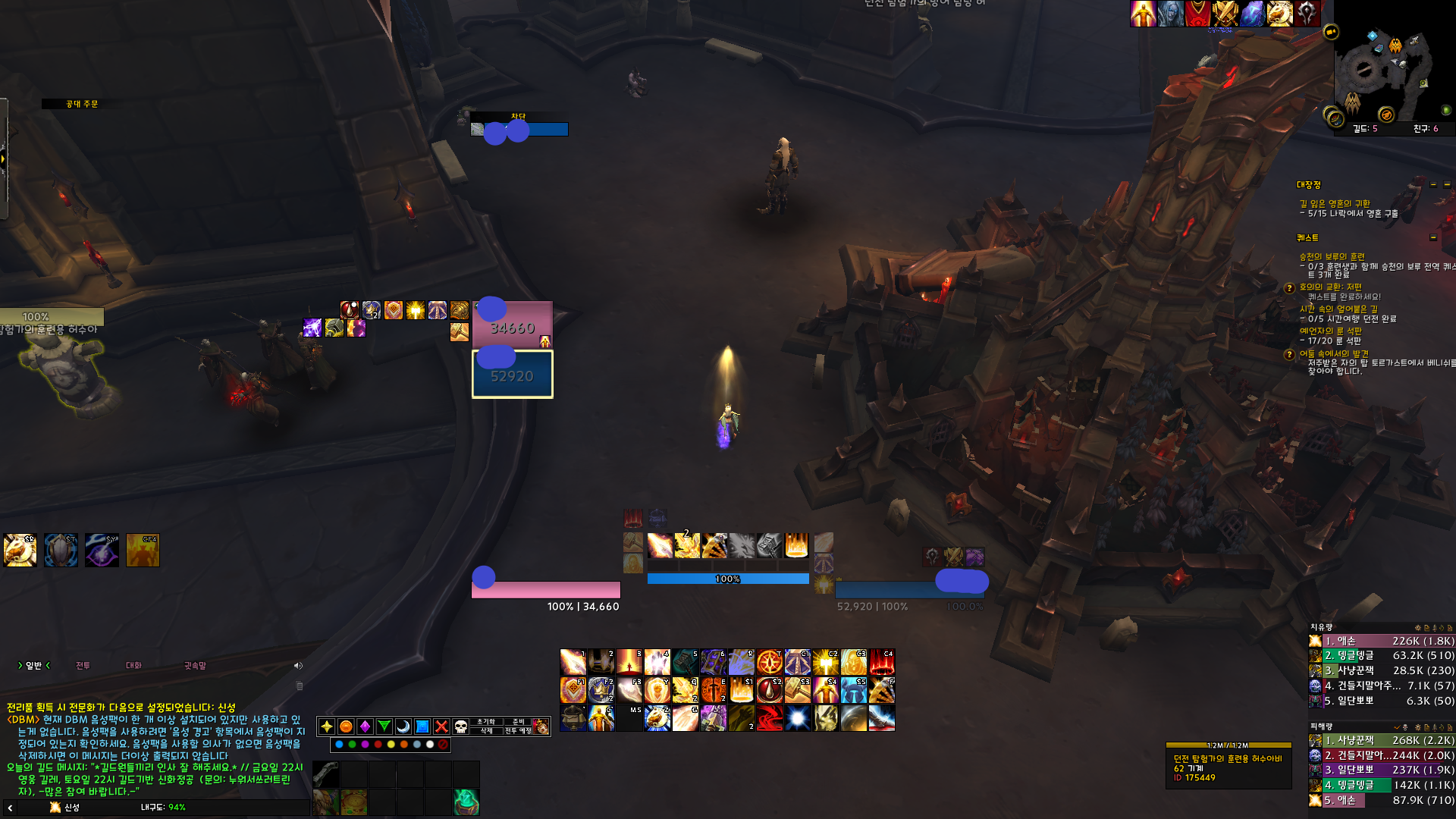Cast the golden hammer ability bound to C2

(x=825, y=662)
